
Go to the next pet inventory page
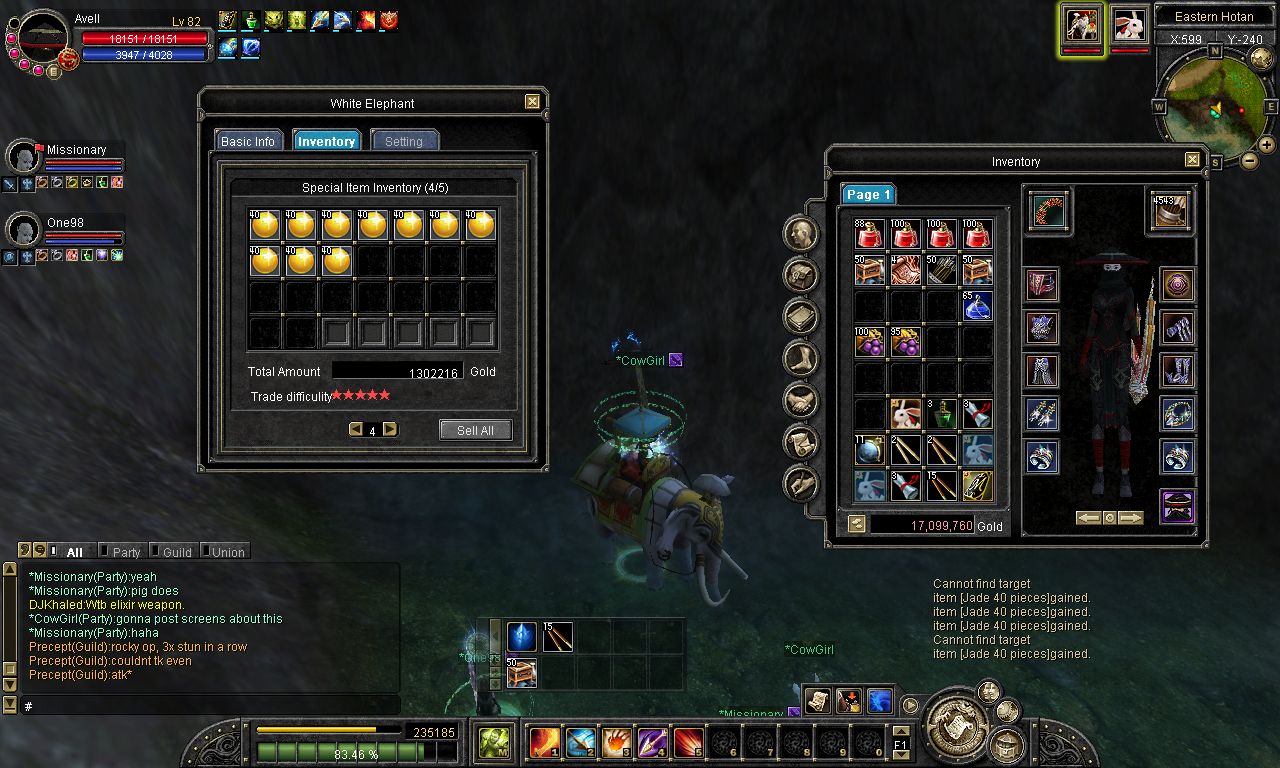click(390, 429)
